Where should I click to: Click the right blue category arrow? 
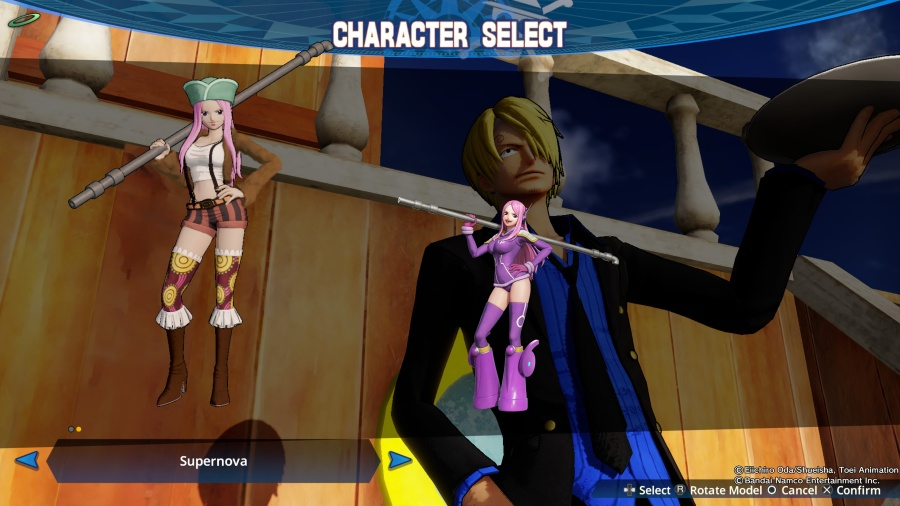click(399, 460)
